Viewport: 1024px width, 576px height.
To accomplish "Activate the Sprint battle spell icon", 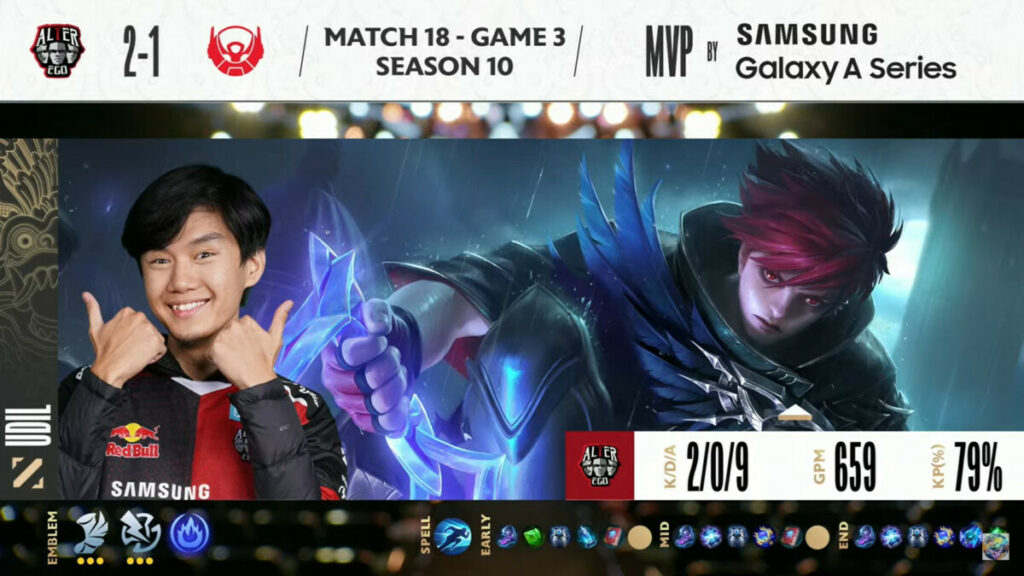I will pos(452,536).
